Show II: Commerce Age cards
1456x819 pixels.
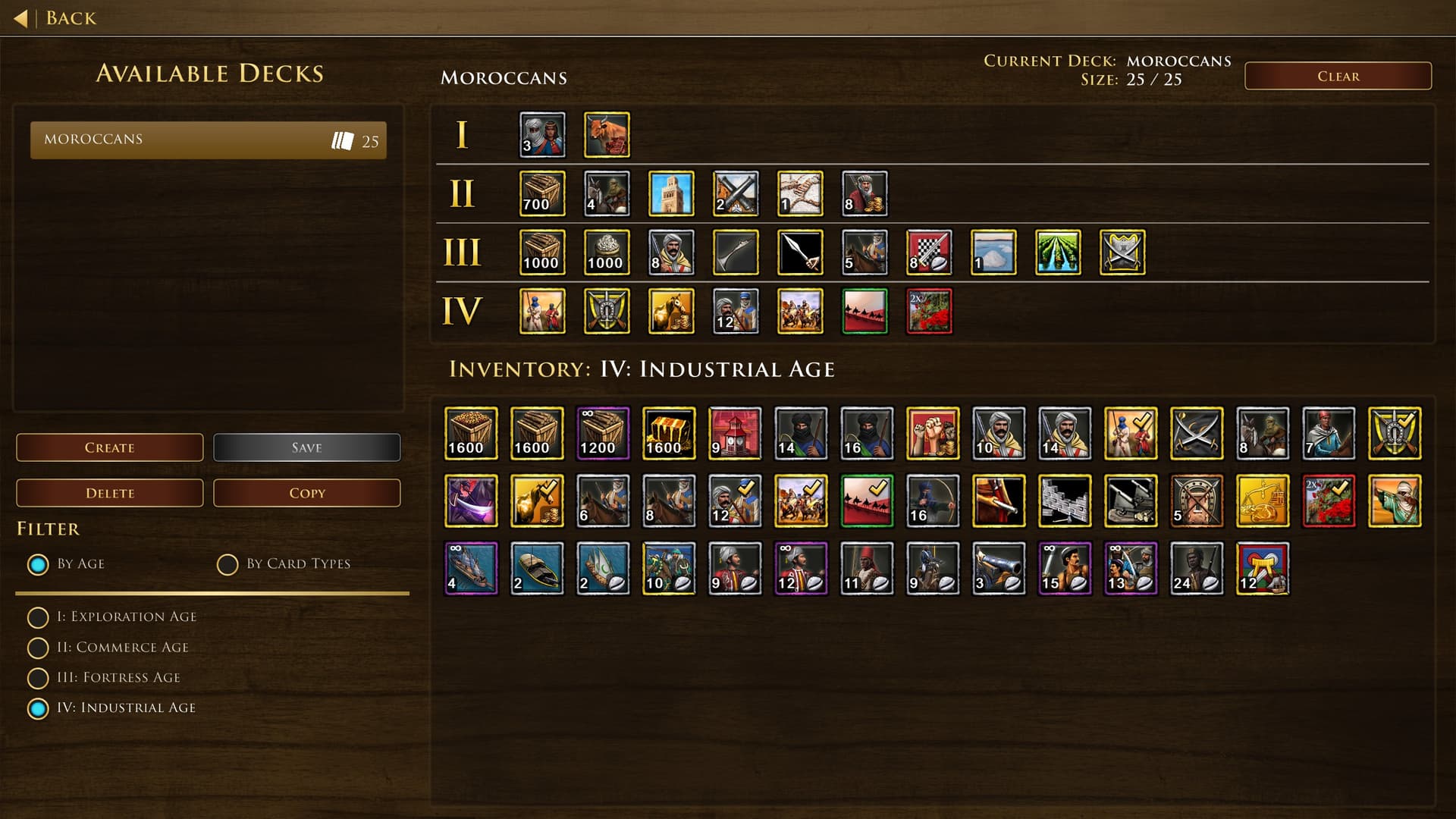tap(38, 648)
